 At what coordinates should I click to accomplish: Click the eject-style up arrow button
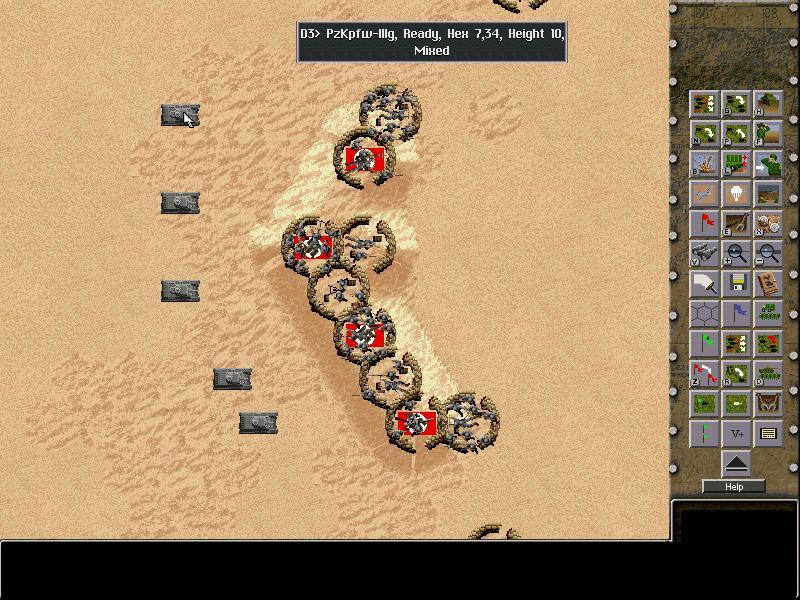[736, 463]
